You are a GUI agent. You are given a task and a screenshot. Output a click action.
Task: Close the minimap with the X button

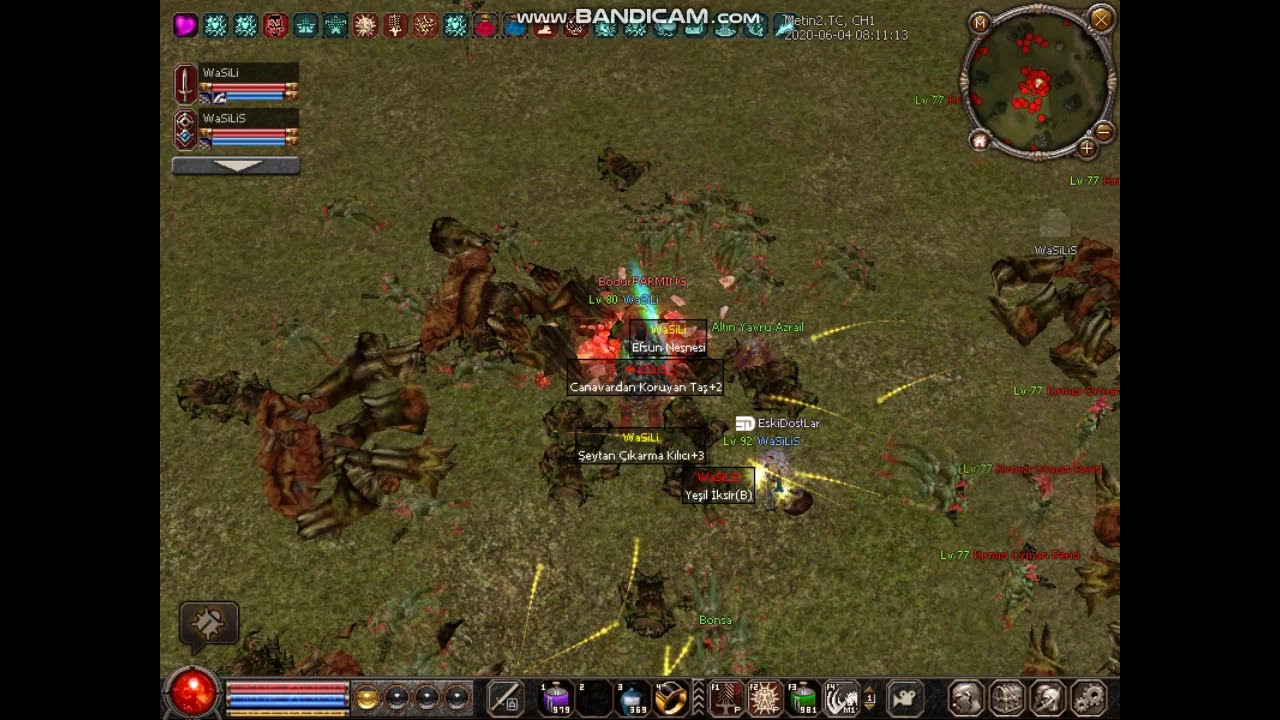coord(1101,19)
